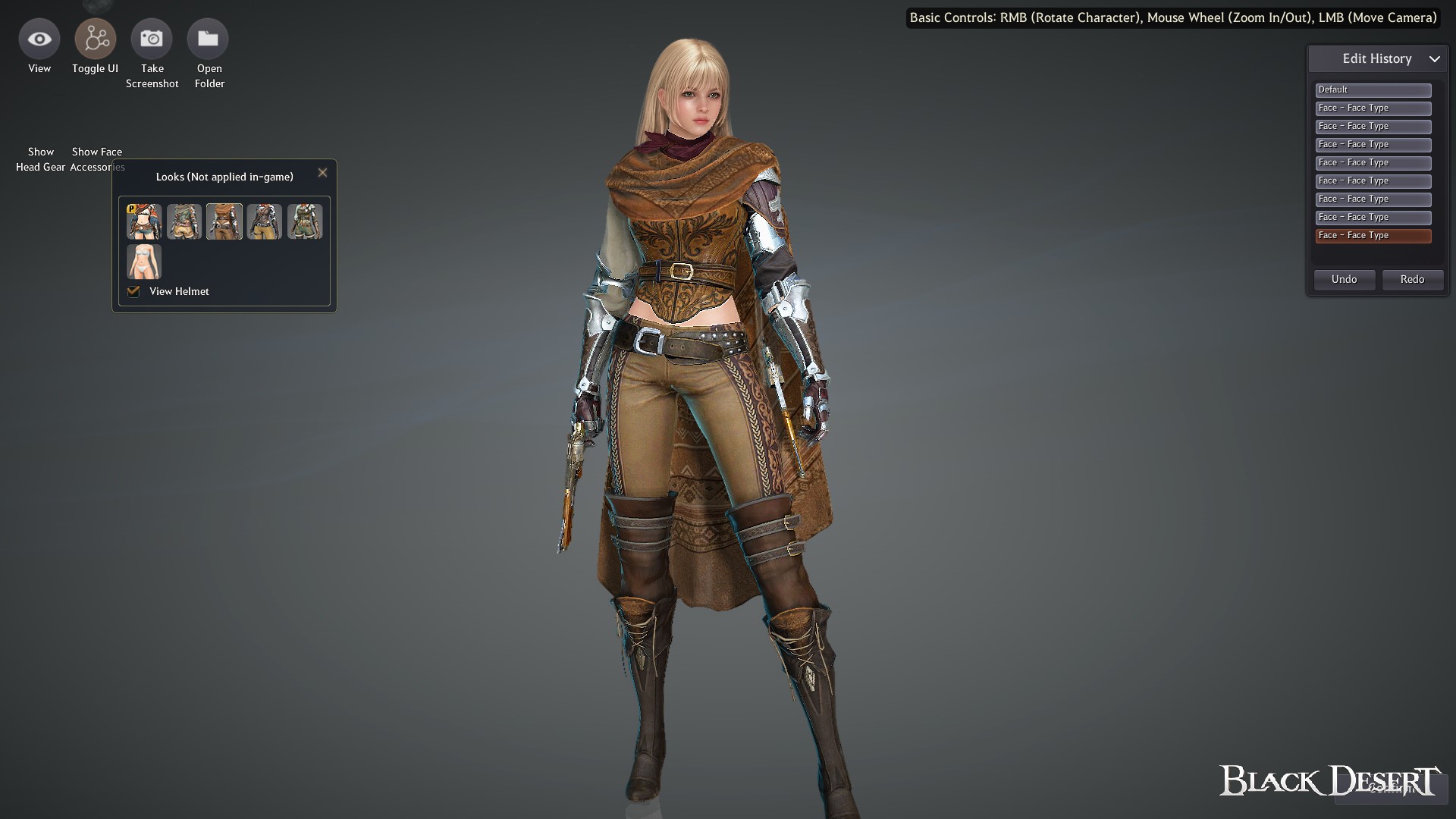
Task: Select the green outfit thumbnail
Action: pos(305,221)
